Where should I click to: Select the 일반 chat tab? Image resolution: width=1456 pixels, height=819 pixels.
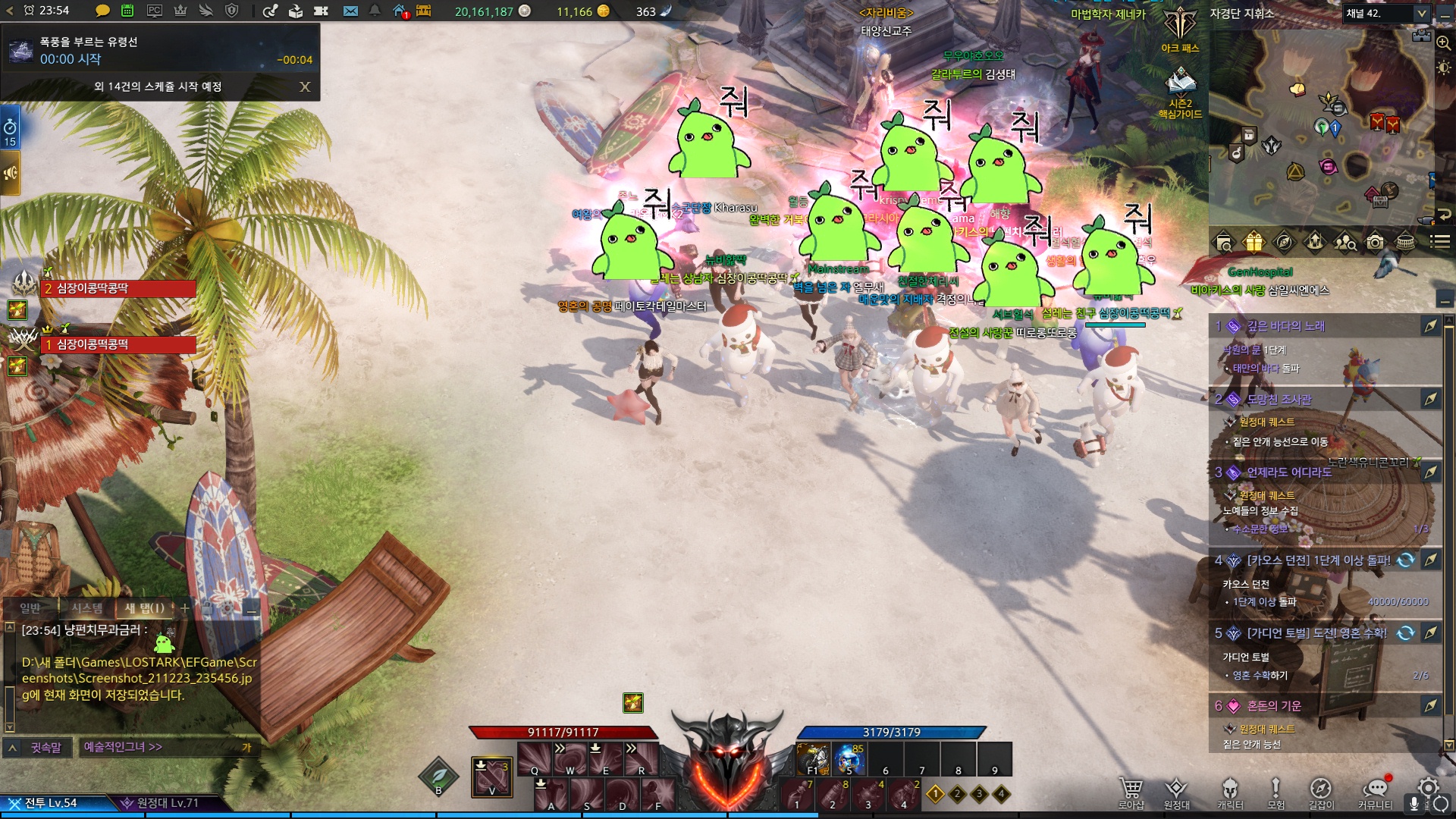coord(30,608)
